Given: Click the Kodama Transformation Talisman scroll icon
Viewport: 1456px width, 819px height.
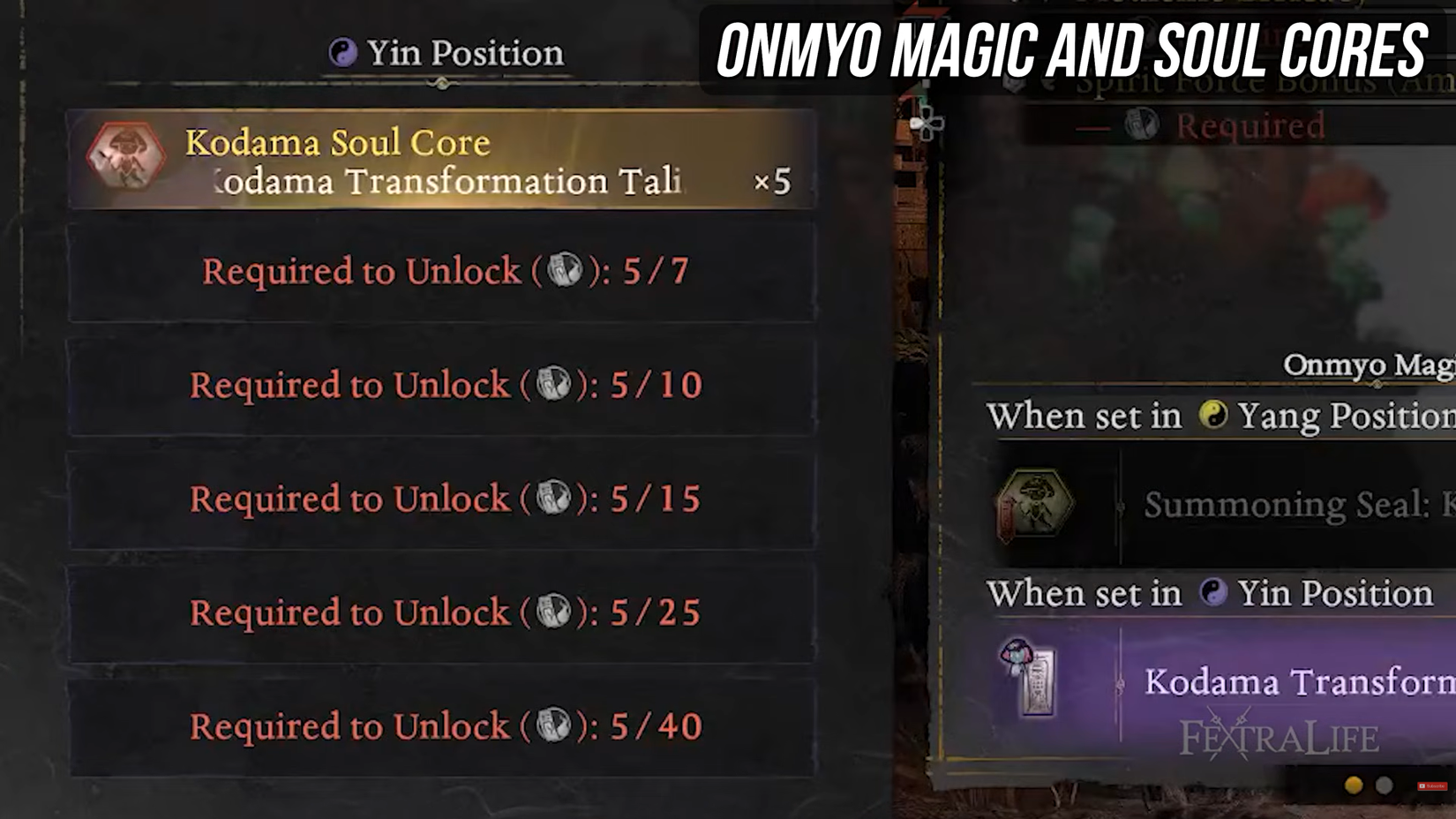Looking at the screenshot, I should coord(1031,680).
